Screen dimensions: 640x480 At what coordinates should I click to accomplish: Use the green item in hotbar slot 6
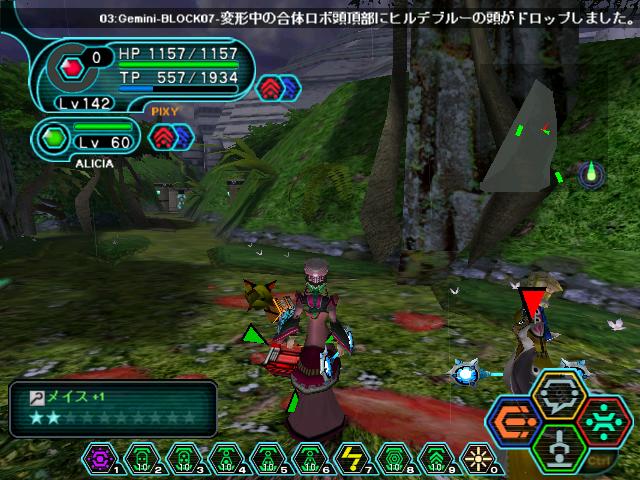(x=307, y=457)
